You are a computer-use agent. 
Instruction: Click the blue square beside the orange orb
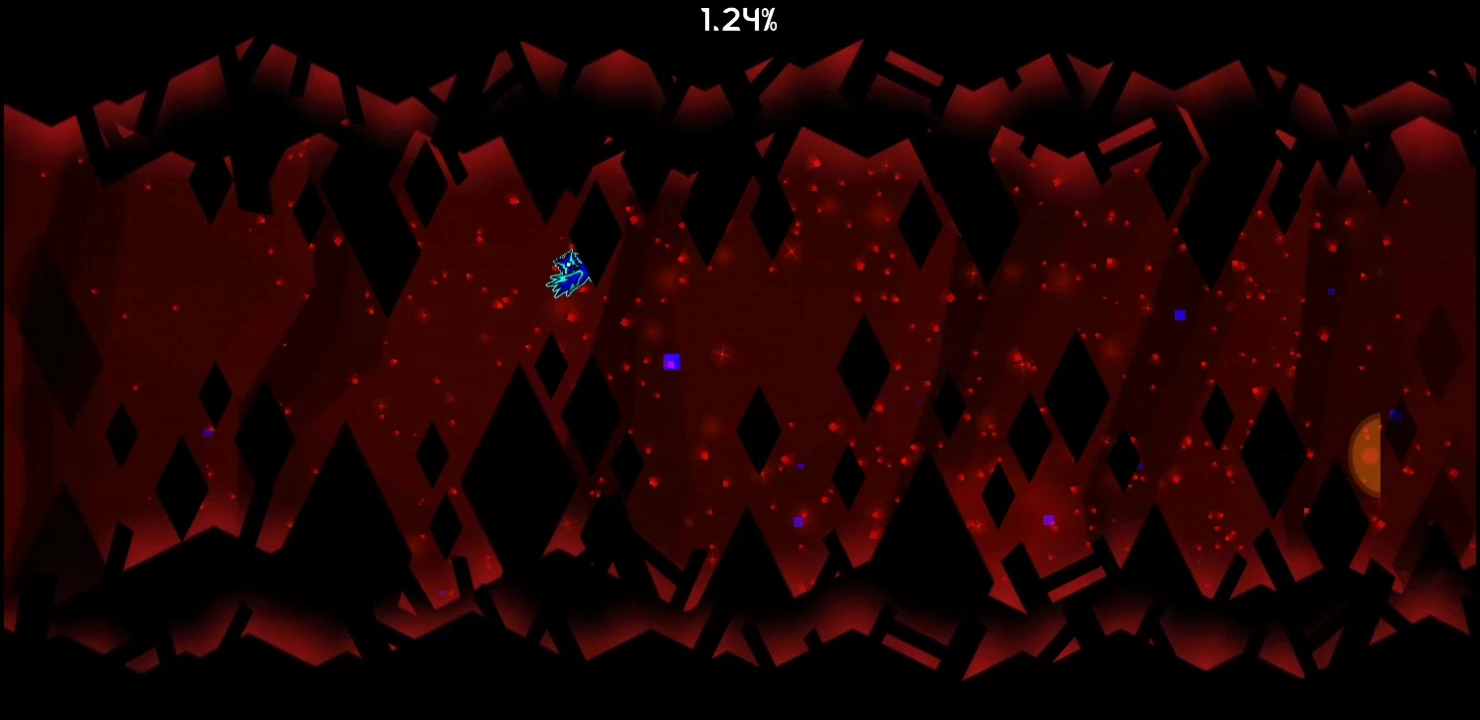point(1395,416)
